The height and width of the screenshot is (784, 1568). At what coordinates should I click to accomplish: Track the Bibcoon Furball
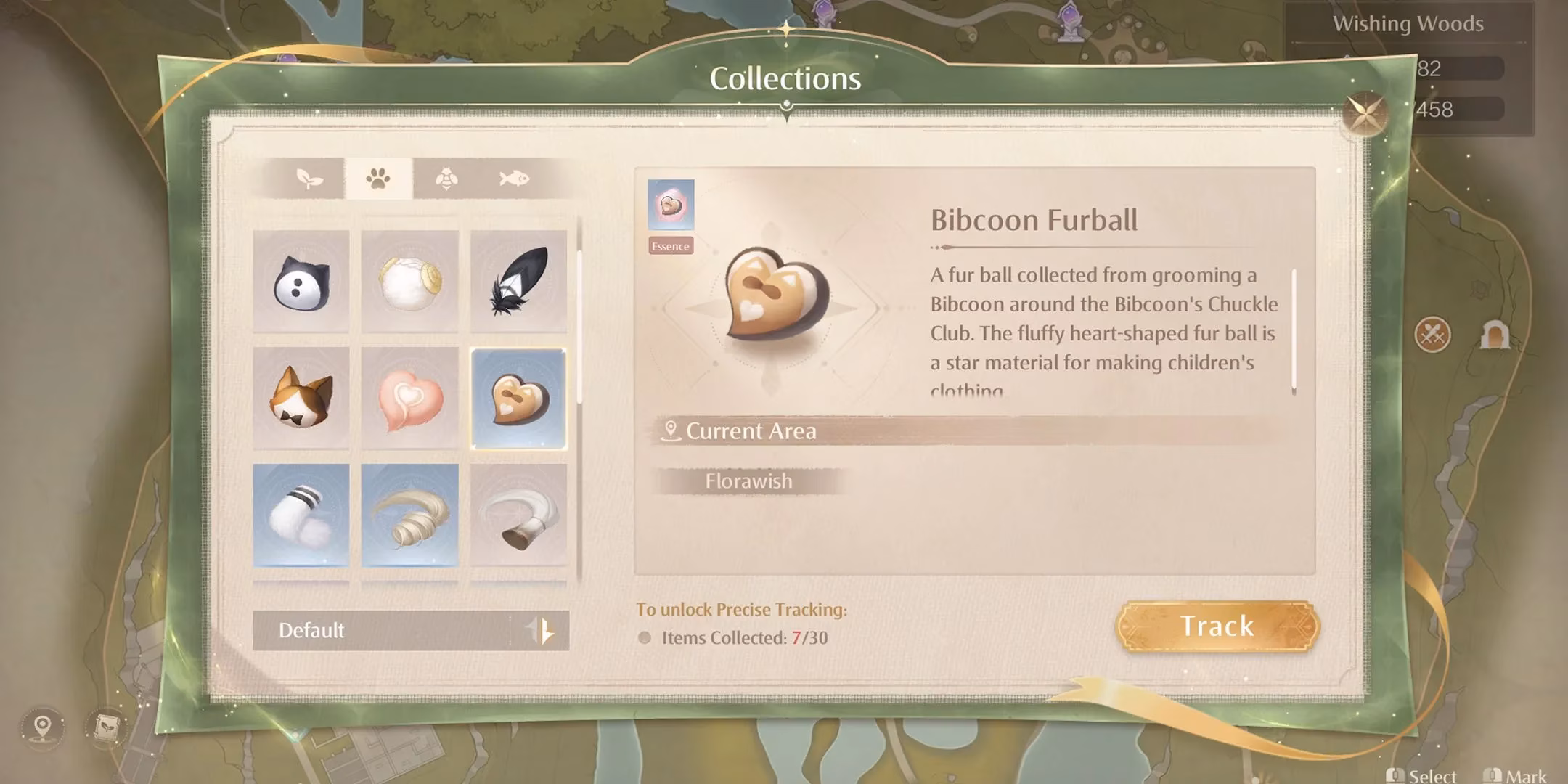(1217, 626)
